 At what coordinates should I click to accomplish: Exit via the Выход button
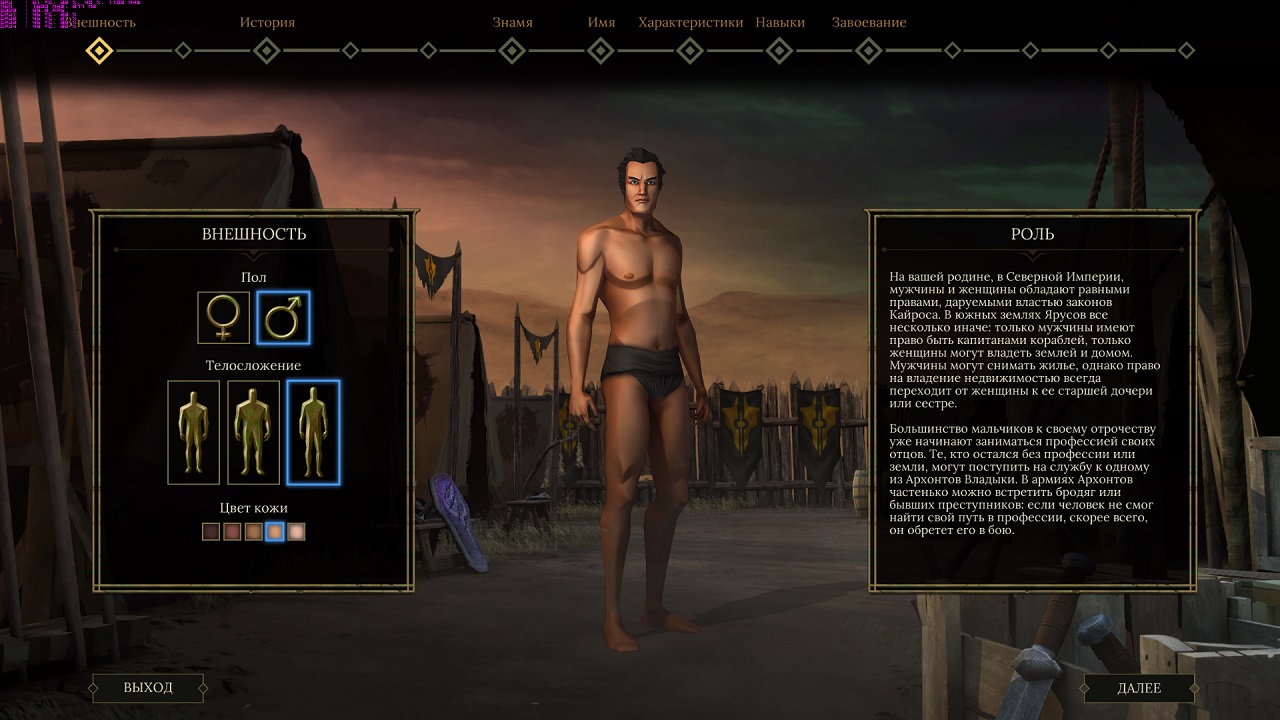coord(148,688)
